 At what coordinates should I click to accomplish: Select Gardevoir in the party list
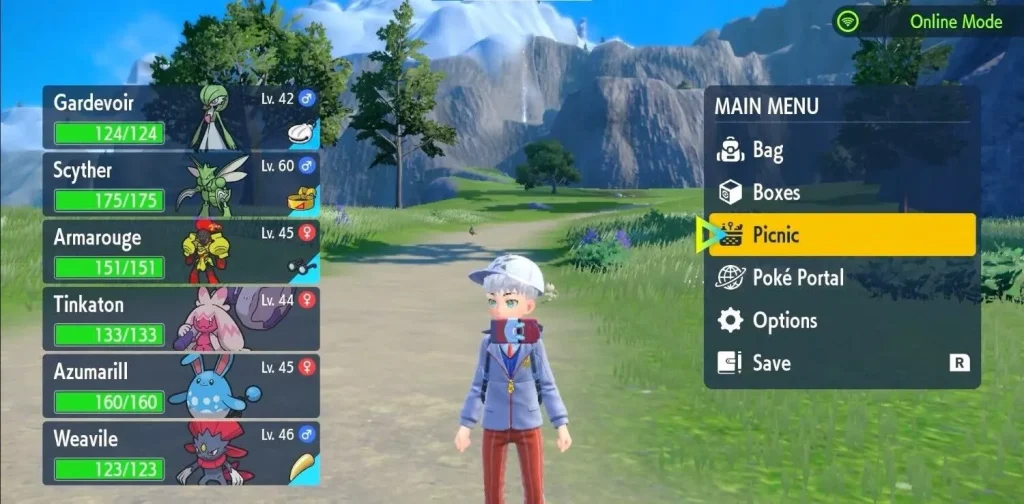tap(180, 117)
